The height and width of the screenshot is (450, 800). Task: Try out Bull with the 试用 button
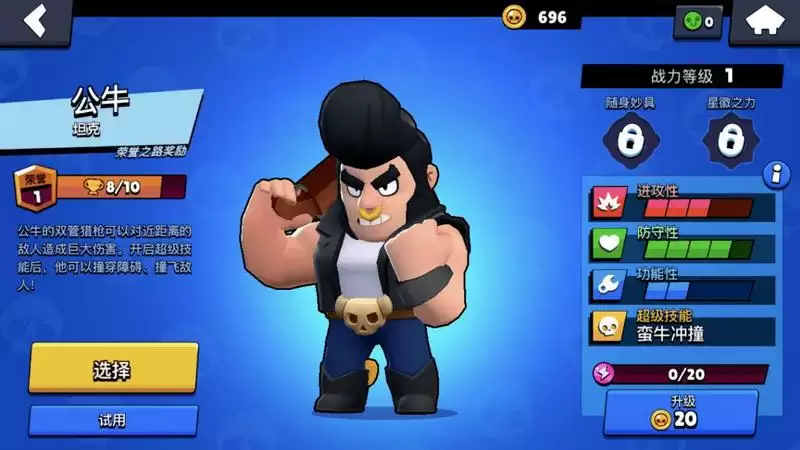(x=113, y=420)
